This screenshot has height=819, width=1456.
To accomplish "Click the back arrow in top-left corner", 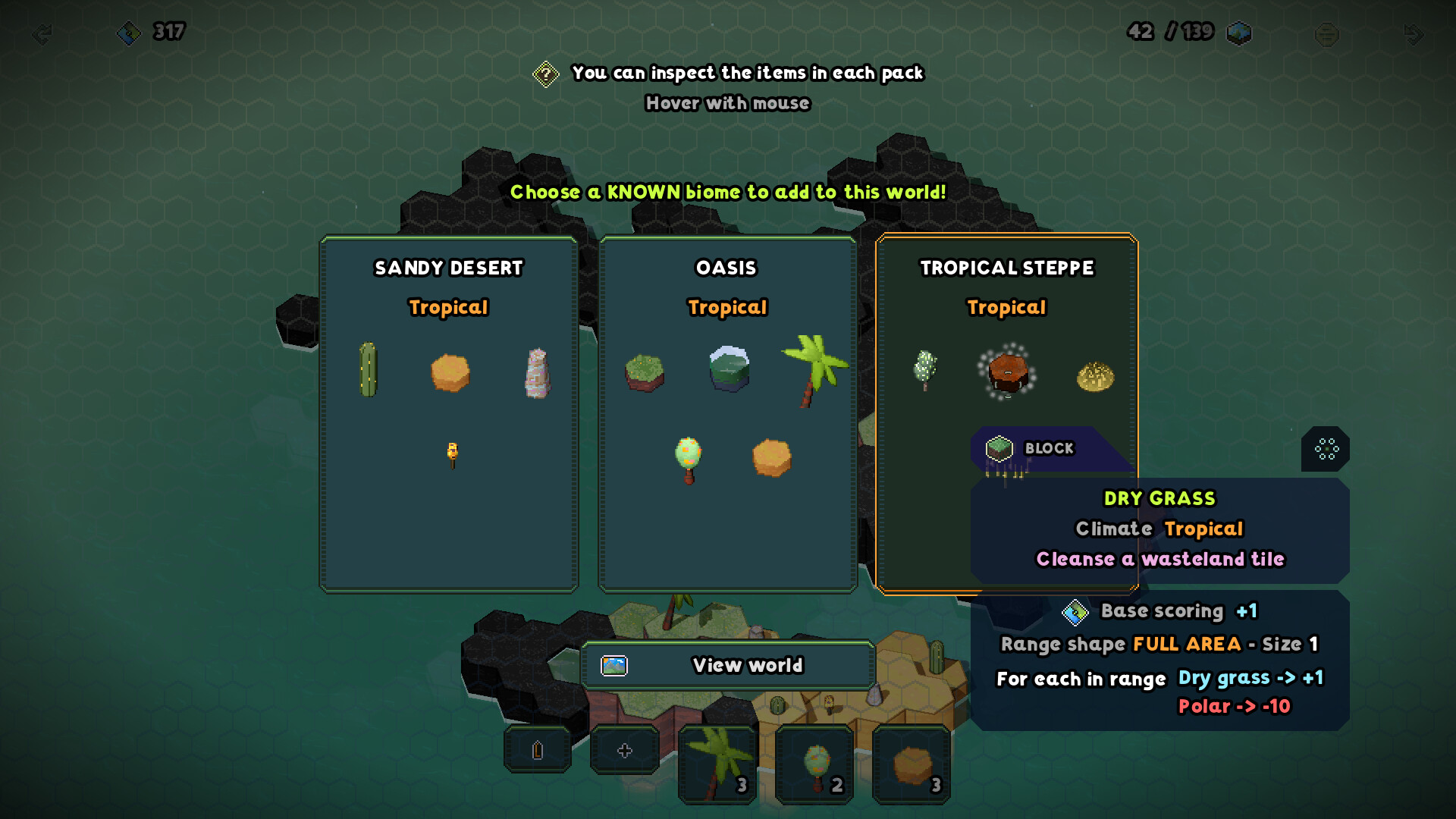I will [x=42, y=33].
